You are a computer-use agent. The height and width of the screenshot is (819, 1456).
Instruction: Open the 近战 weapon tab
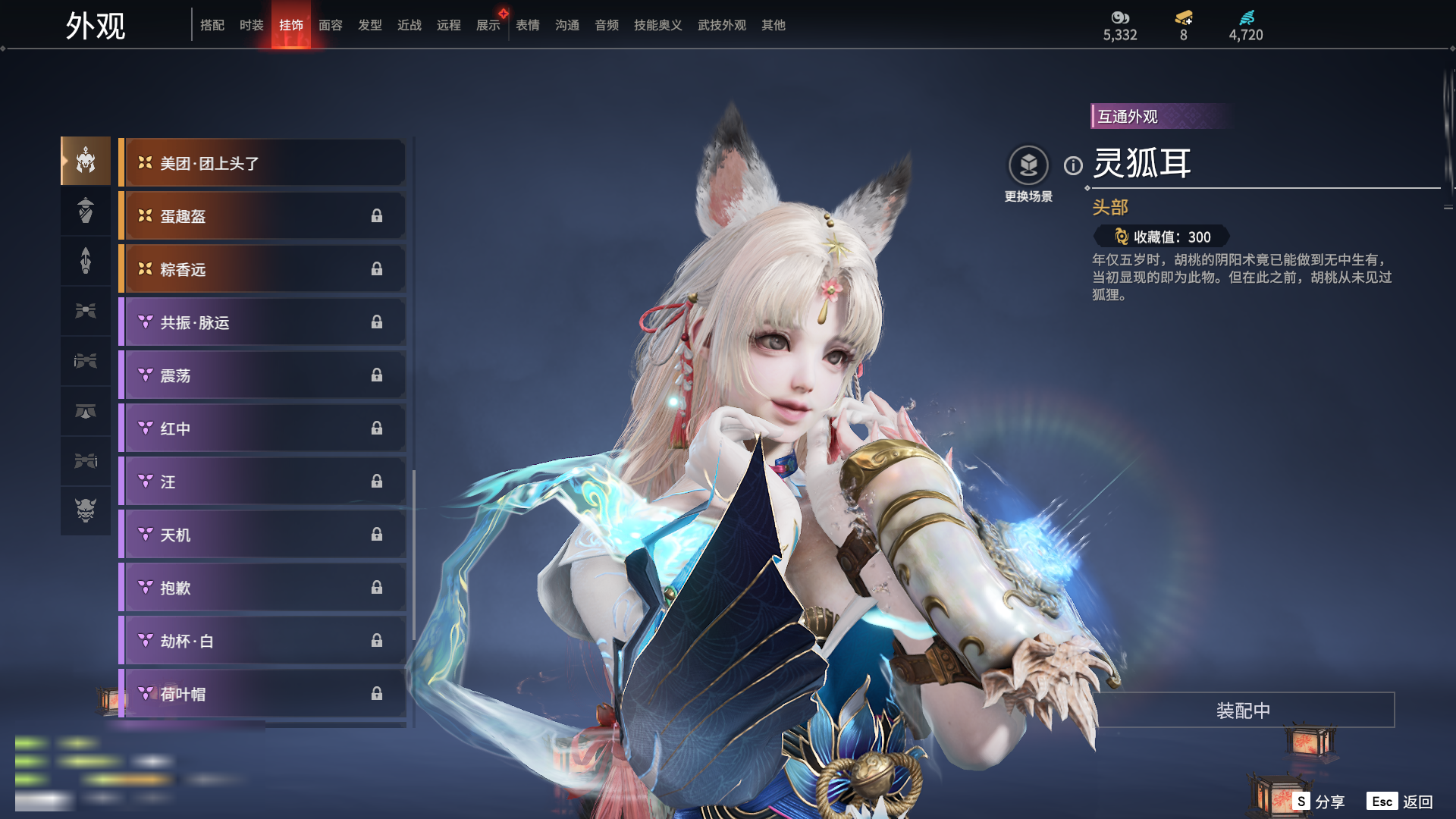pyautogui.click(x=409, y=25)
